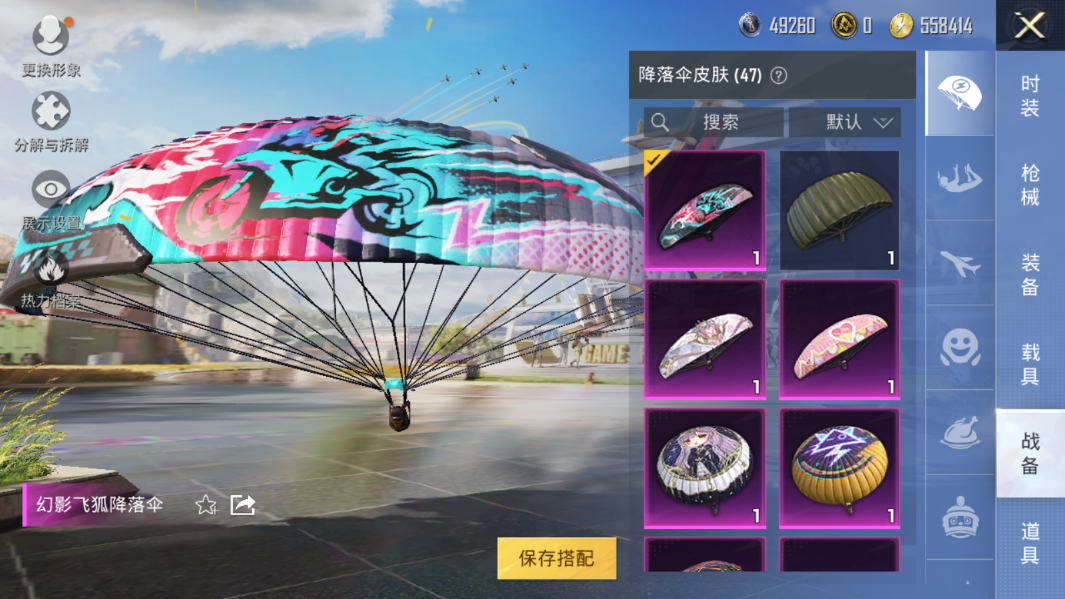
Task: Select the olive green default parachute
Action: 839,211
